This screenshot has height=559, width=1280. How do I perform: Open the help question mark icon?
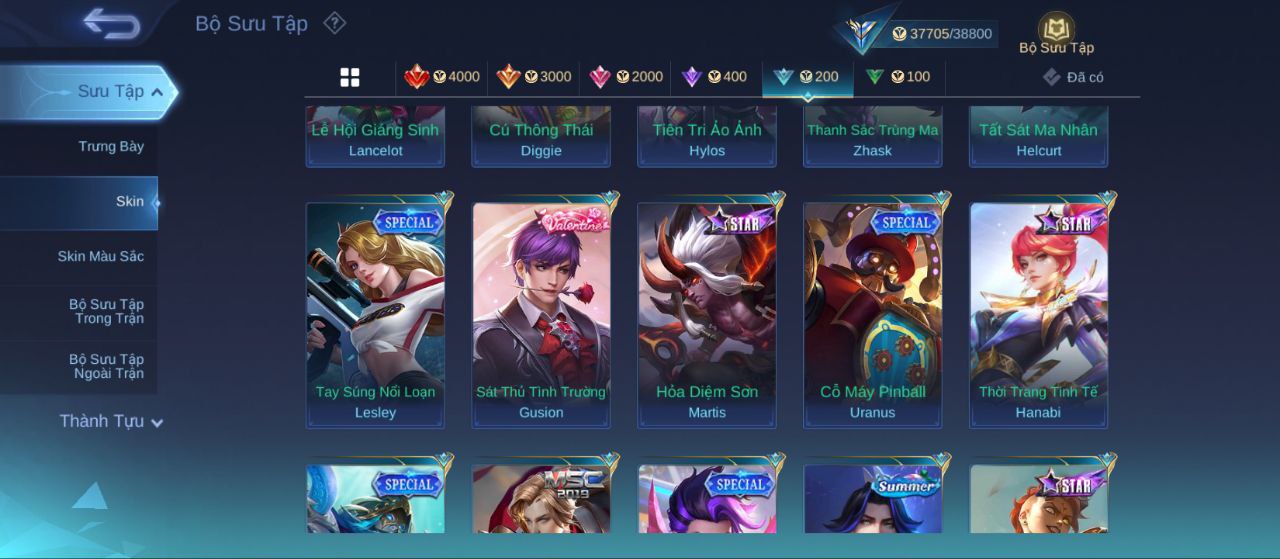(x=335, y=23)
